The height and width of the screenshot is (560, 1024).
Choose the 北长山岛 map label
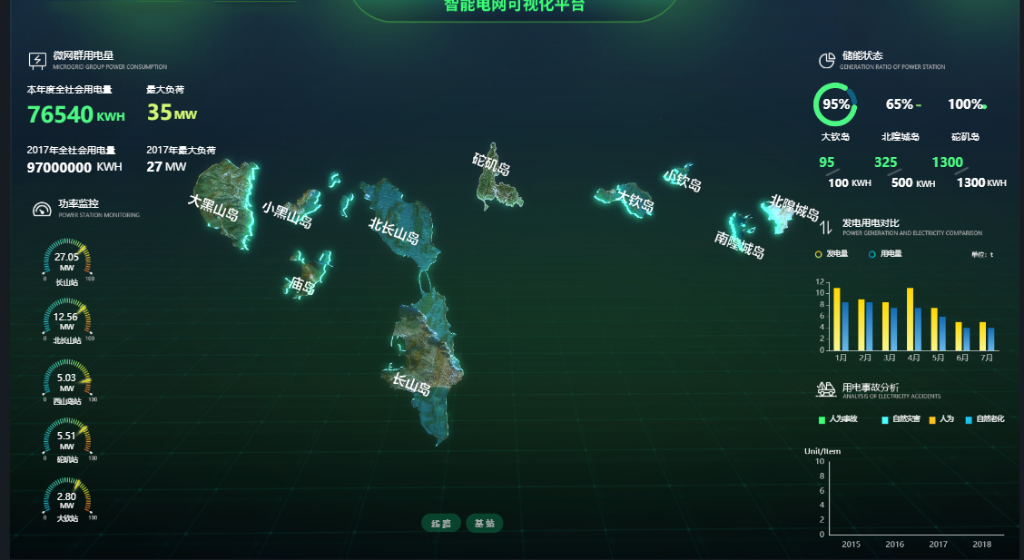tap(393, 231)
